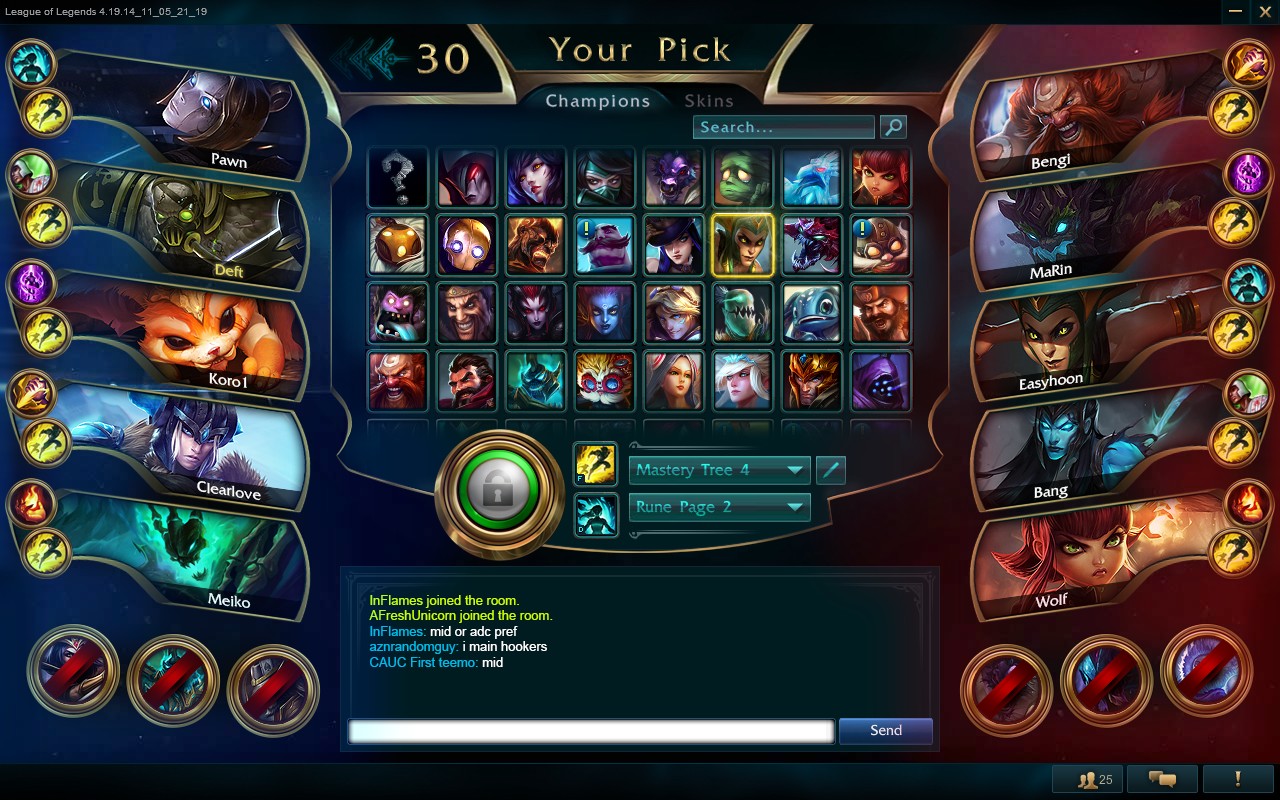Pick the Amumu champion portrait
This screenshot has width=1280, height=800.
tap(742, 178)
